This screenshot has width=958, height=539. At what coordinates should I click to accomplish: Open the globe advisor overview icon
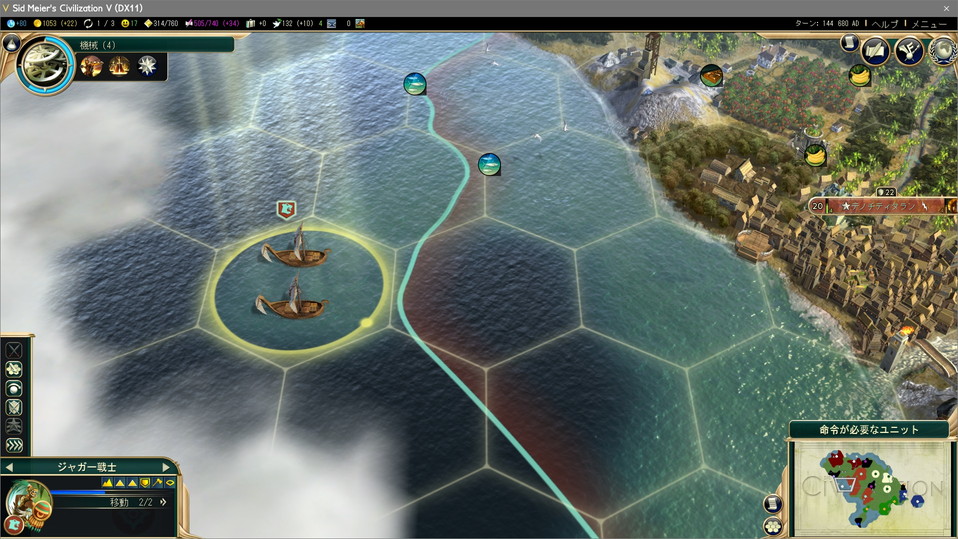pos(942,50)
